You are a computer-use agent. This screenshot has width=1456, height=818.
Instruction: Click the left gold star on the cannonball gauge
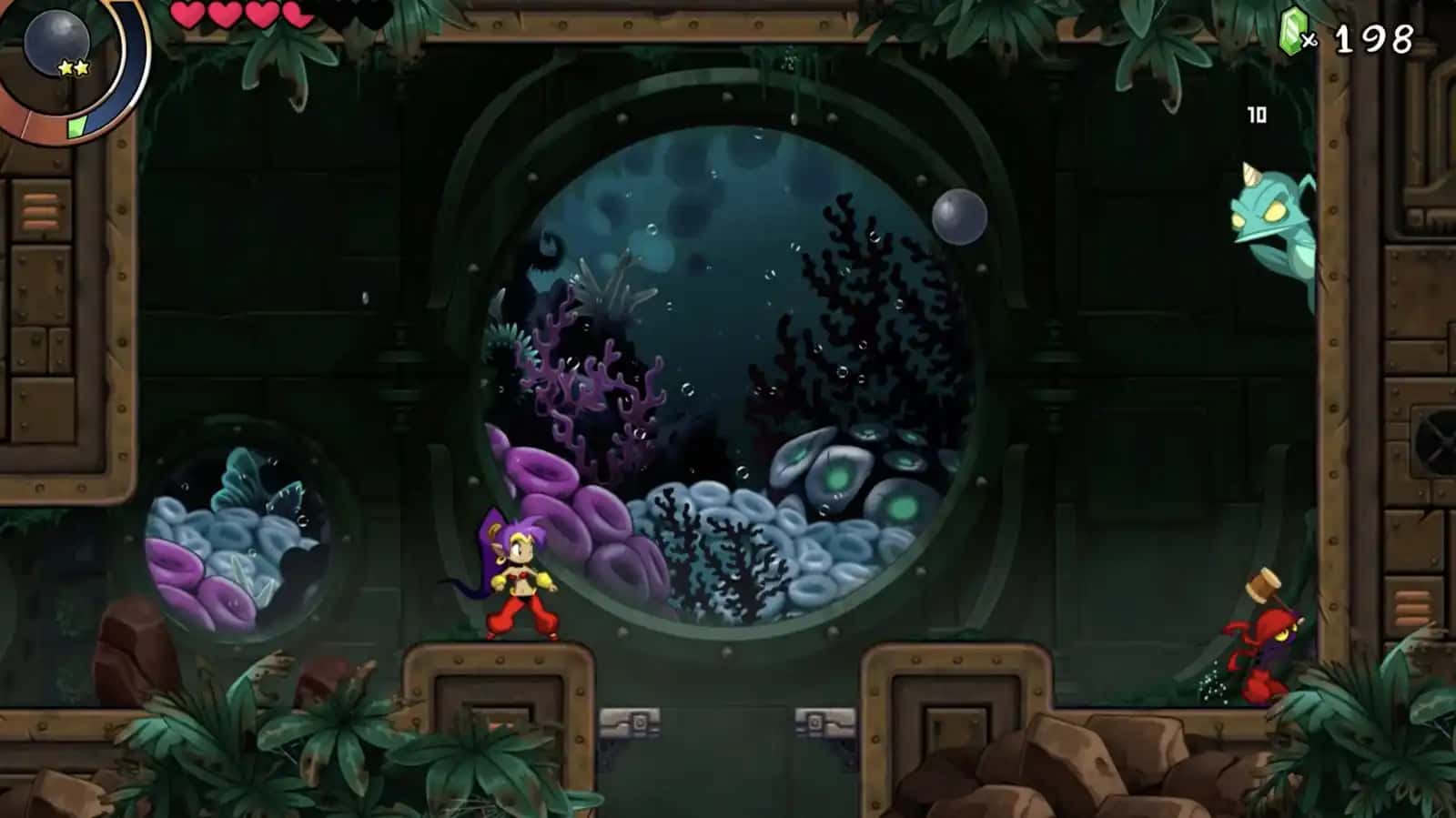[x=66, y=66]
